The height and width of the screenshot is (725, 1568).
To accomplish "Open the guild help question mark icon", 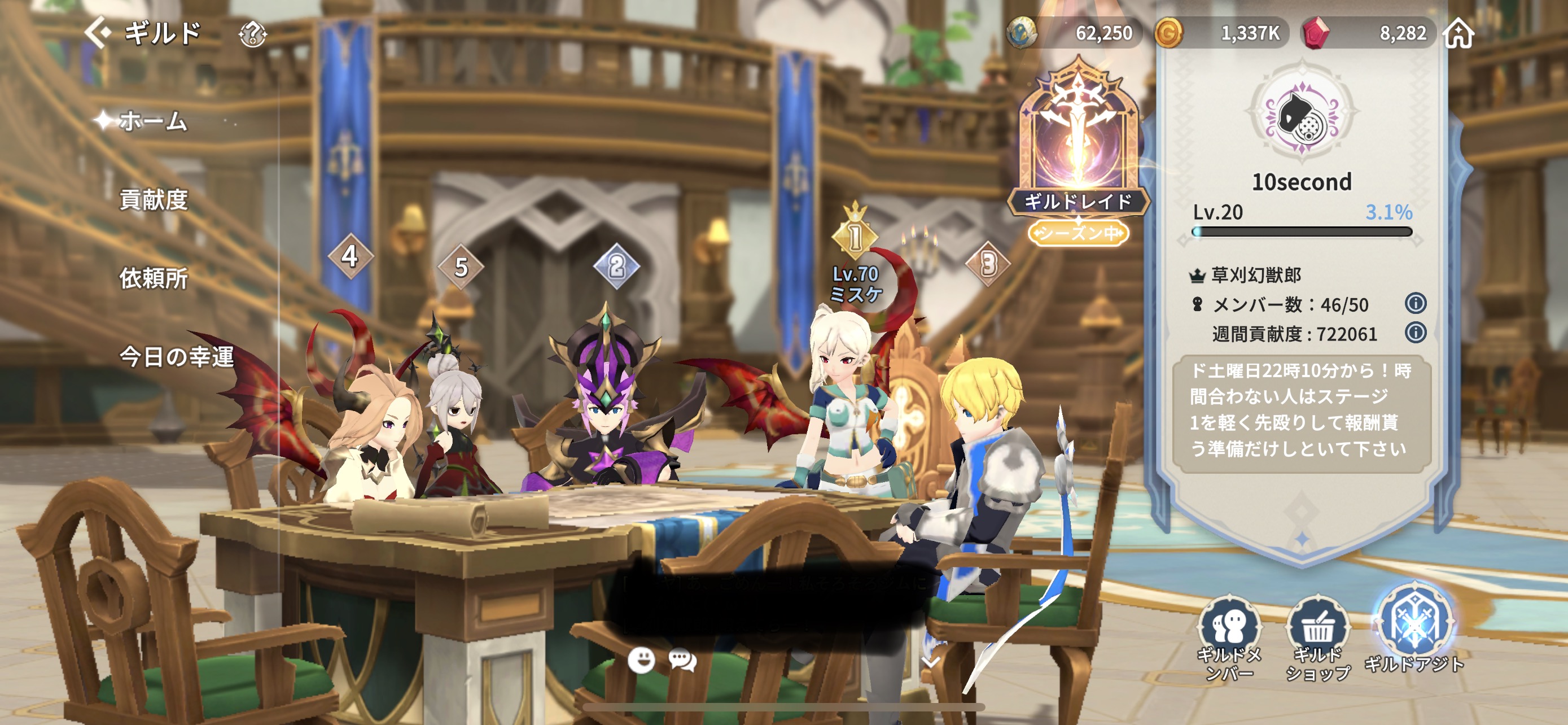I will (x=253, y=34).
